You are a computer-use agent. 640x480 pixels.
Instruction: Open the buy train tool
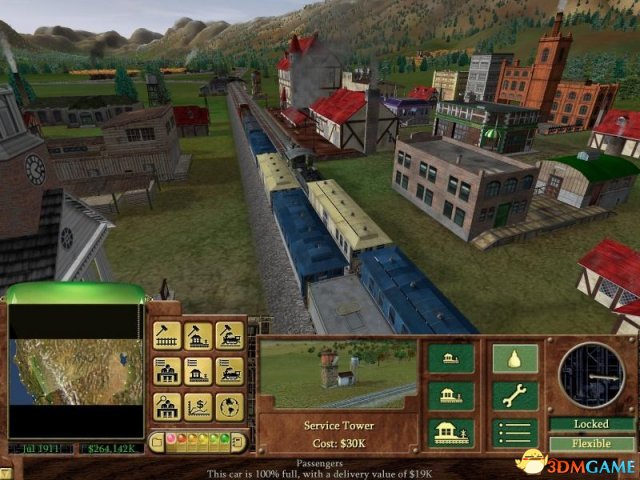(x=229, y=336)
